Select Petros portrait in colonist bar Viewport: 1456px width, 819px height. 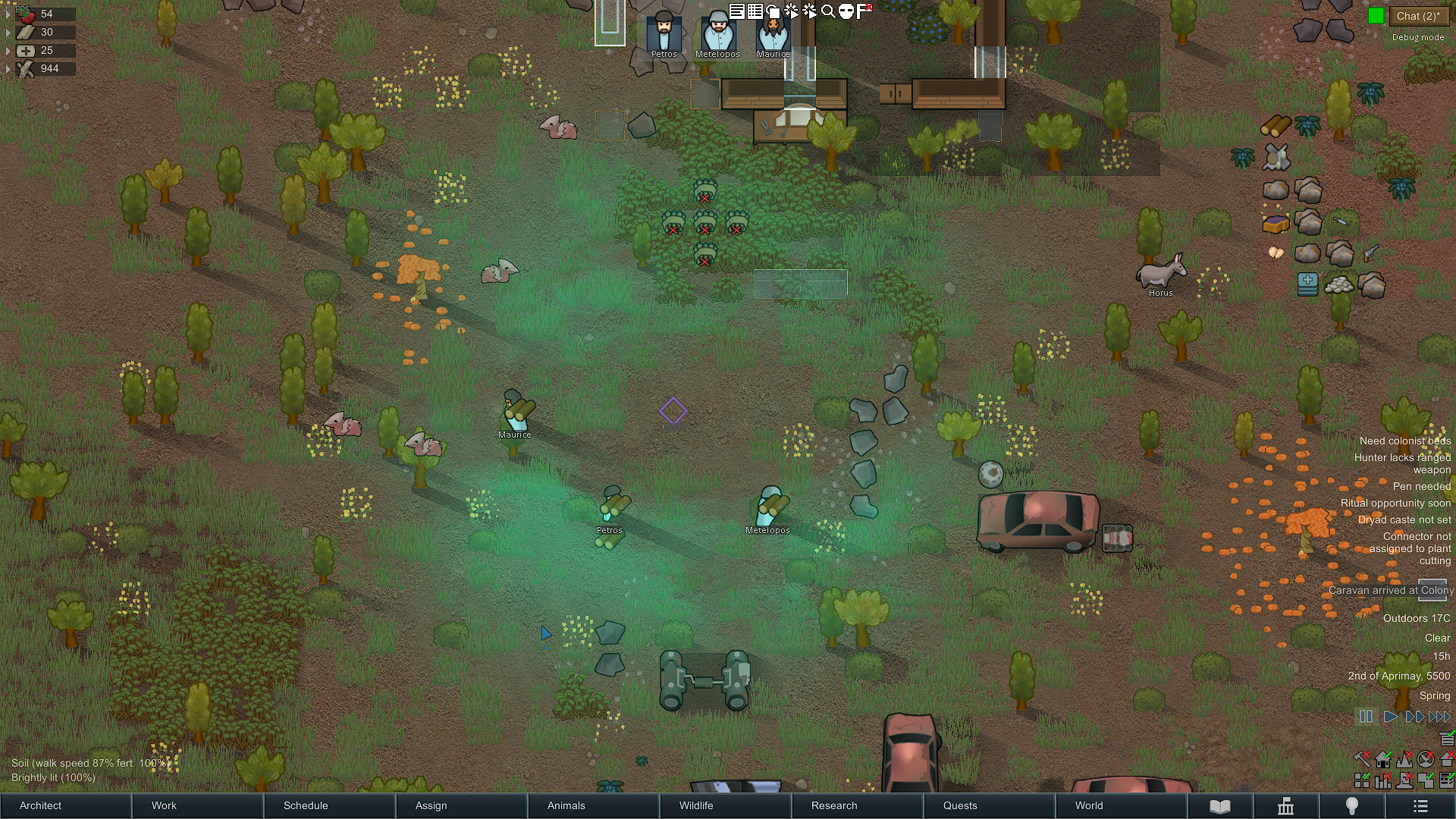pyautogui.click(x=664, y=32)
